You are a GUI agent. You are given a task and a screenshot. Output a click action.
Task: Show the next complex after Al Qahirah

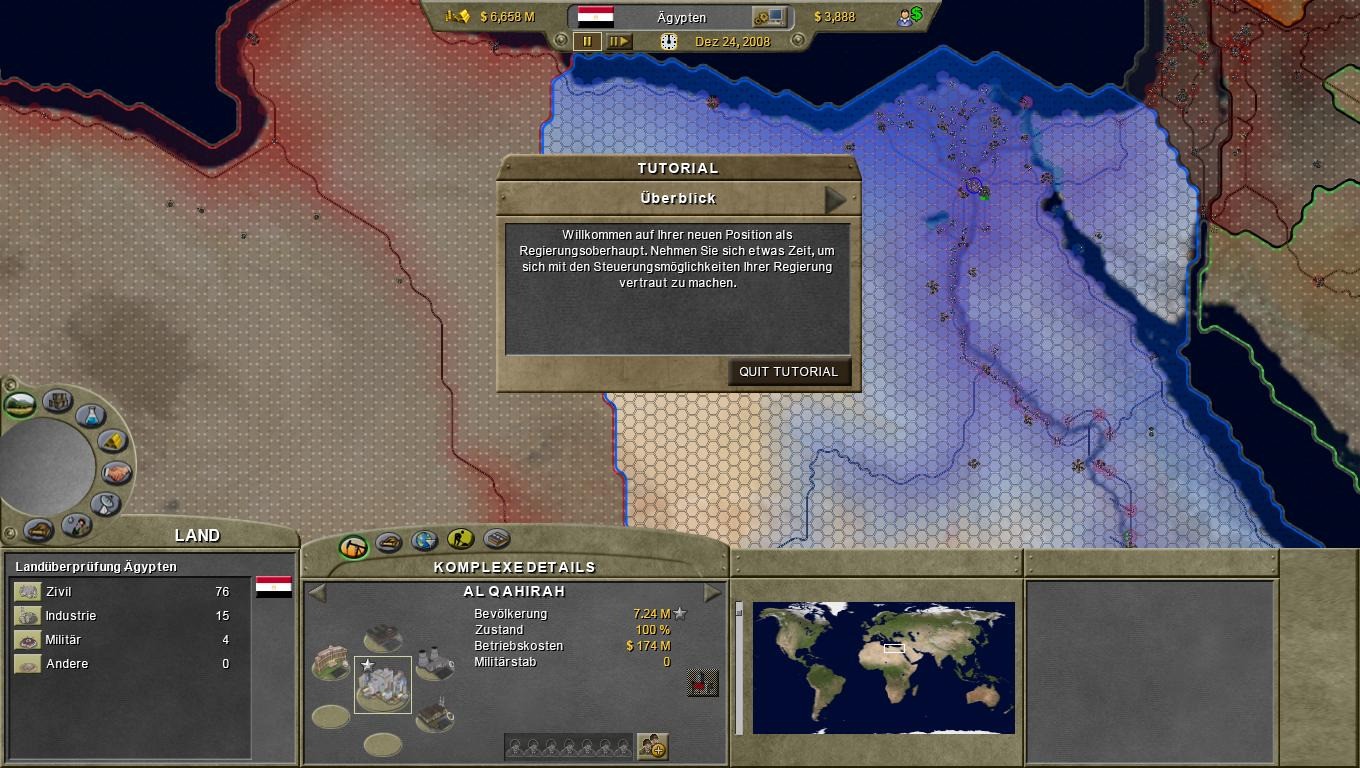coord(712,593)
